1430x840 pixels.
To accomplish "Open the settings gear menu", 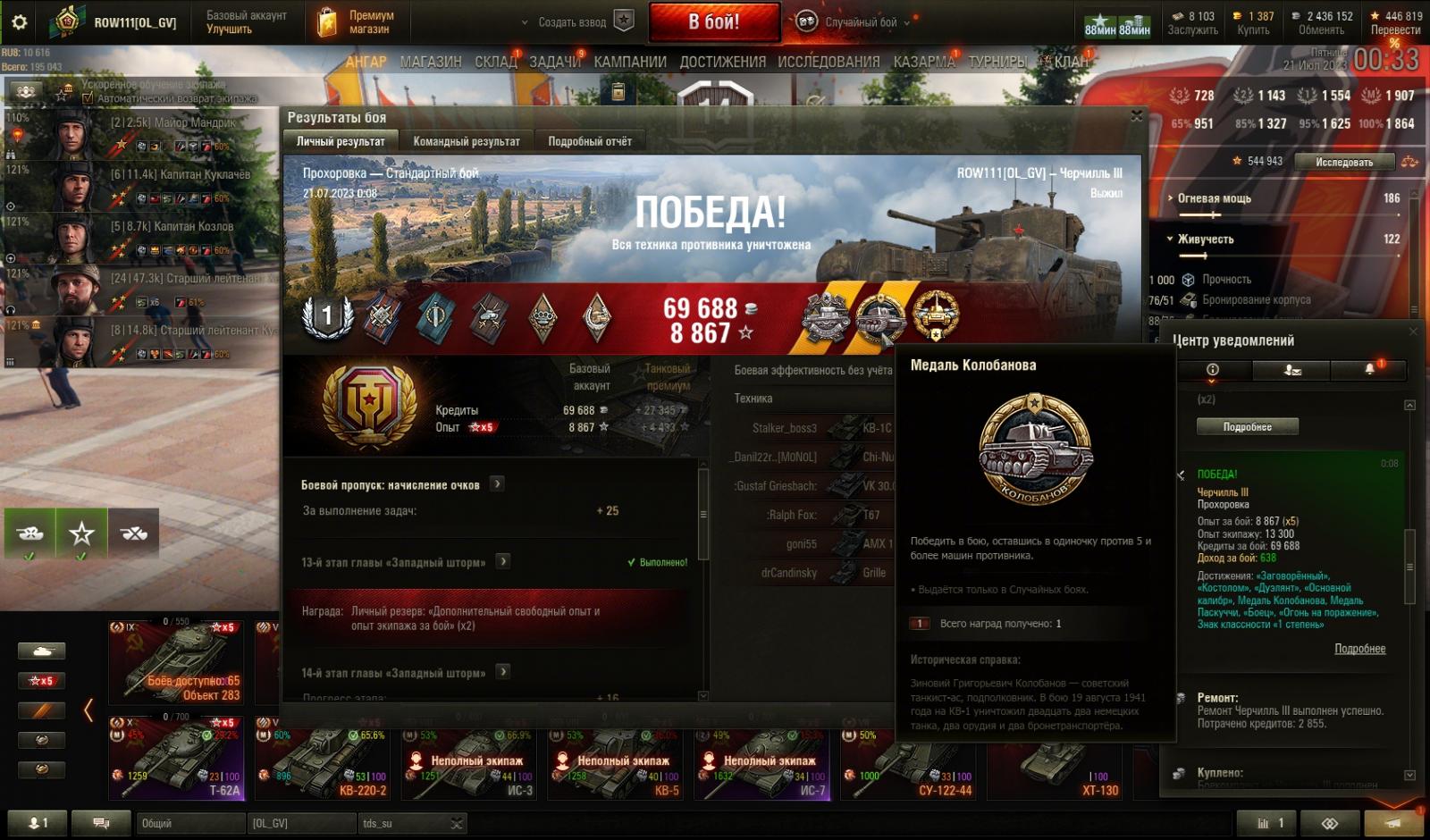I will pos(19,22).
